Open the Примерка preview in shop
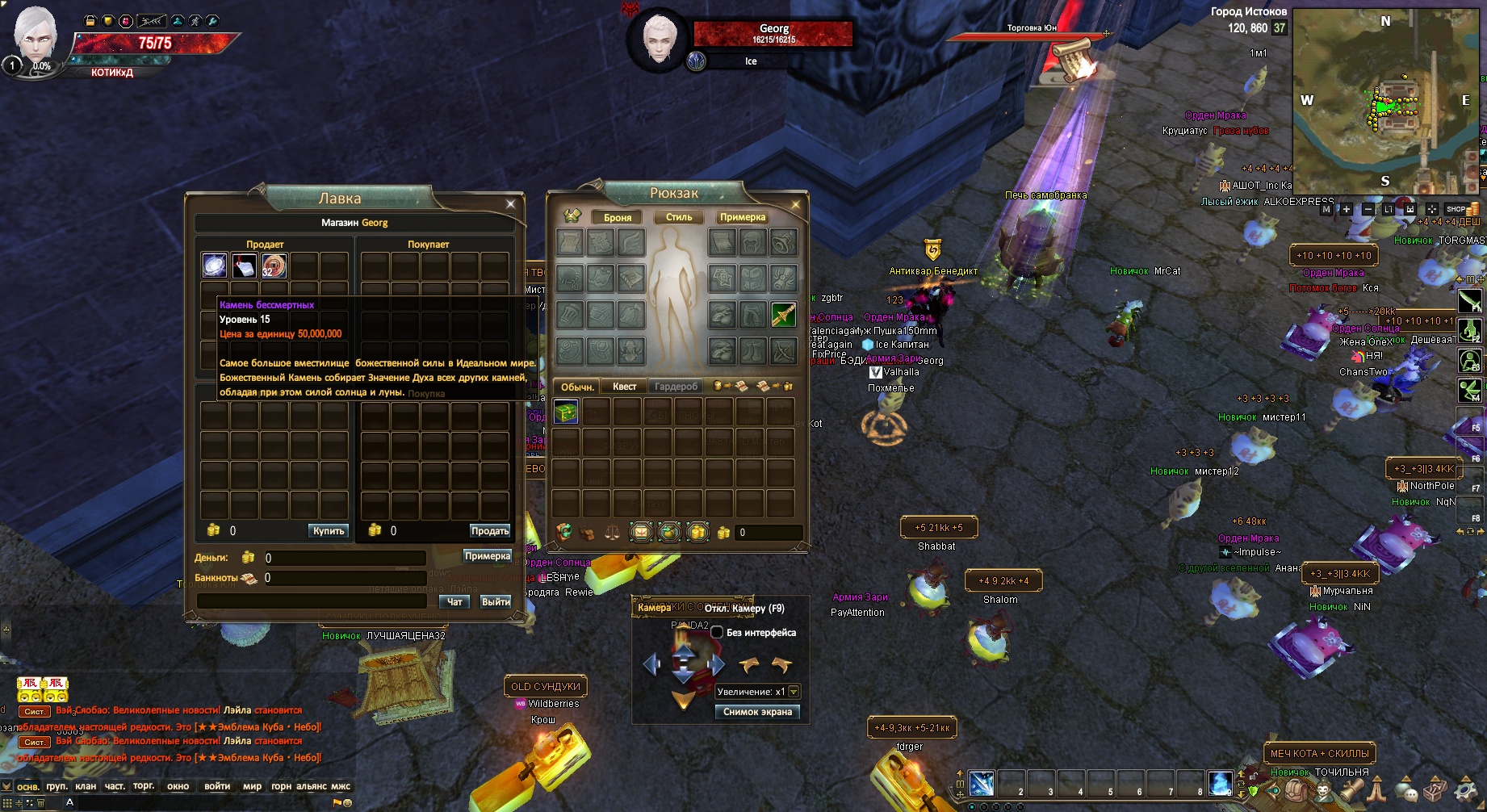This screenshot has height=812, width=1487. click(488, 555)
